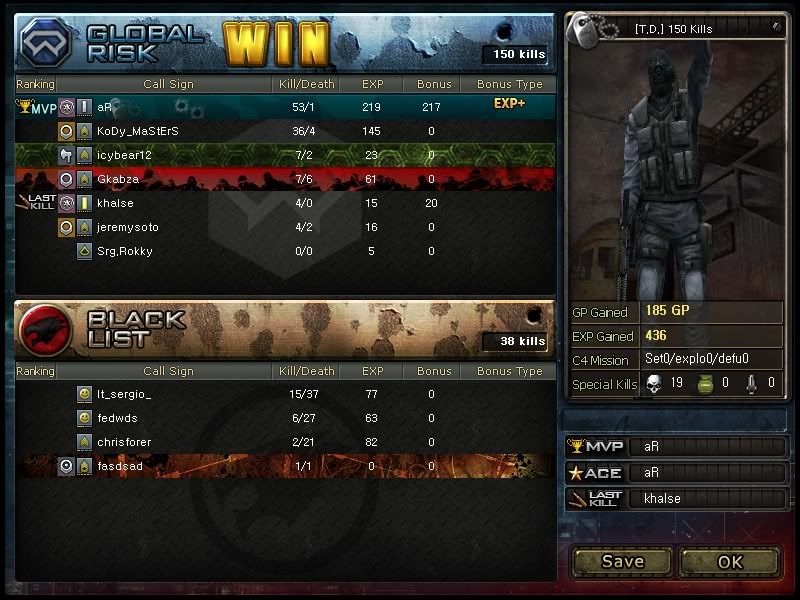This screenshot has height=600, width=800.
Task: Save the match result screenshot
Action: coord(622,561)
